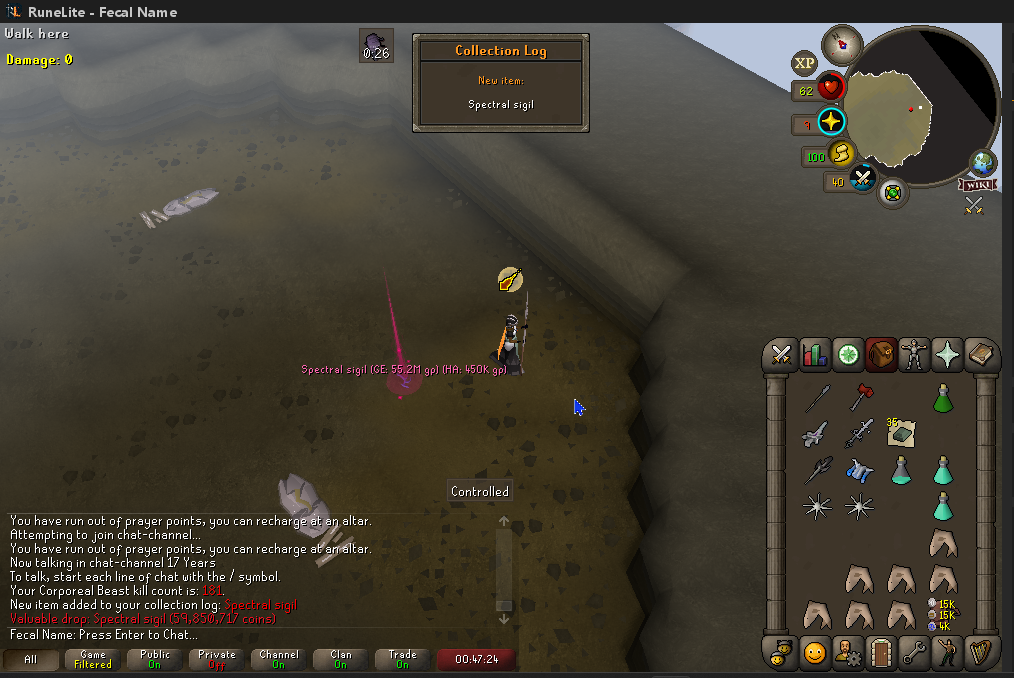Click the stack of 35 tablets
This screenshot has width=1014, height=678.
(x=900, y=433)
